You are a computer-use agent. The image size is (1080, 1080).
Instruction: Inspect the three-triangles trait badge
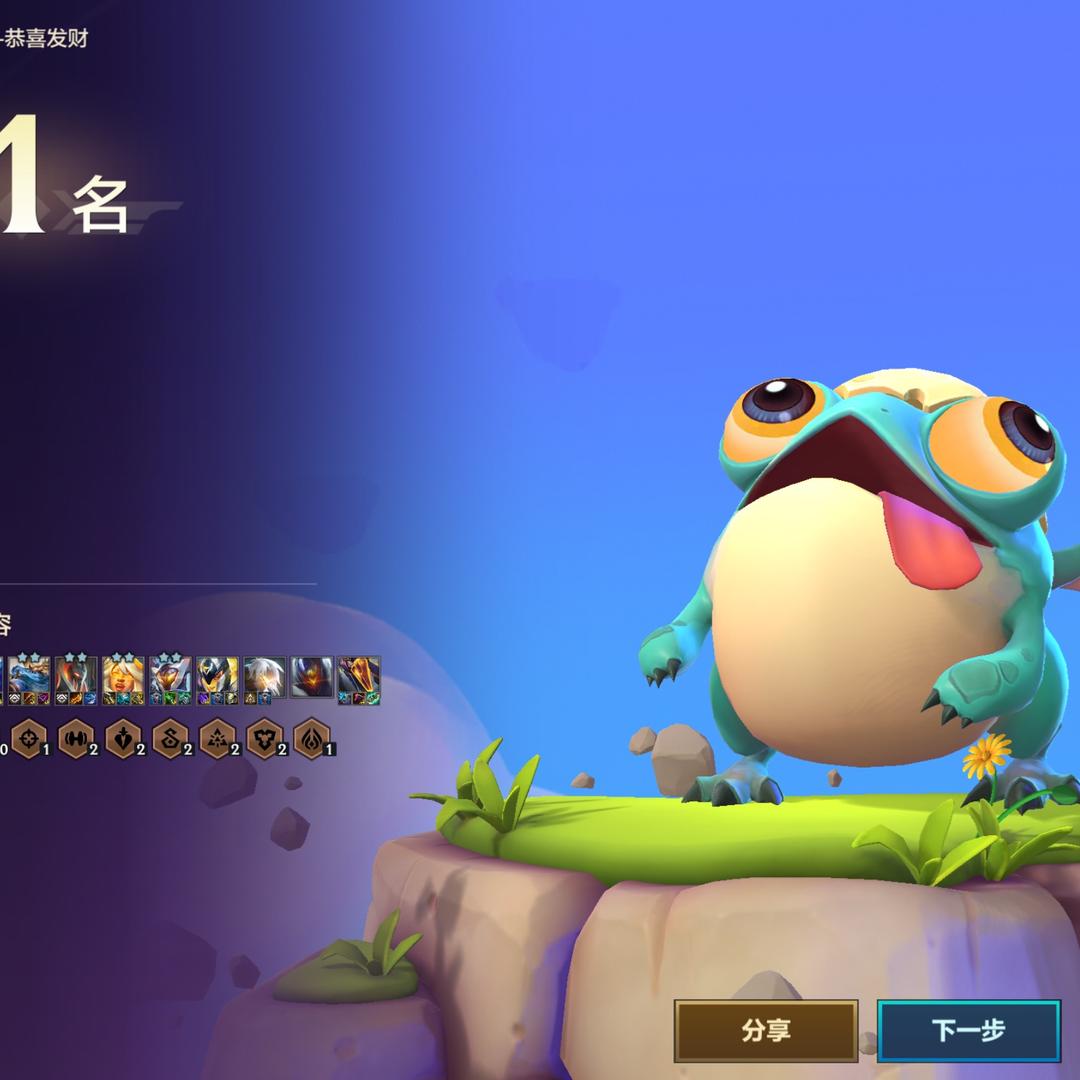click(217, 739)
